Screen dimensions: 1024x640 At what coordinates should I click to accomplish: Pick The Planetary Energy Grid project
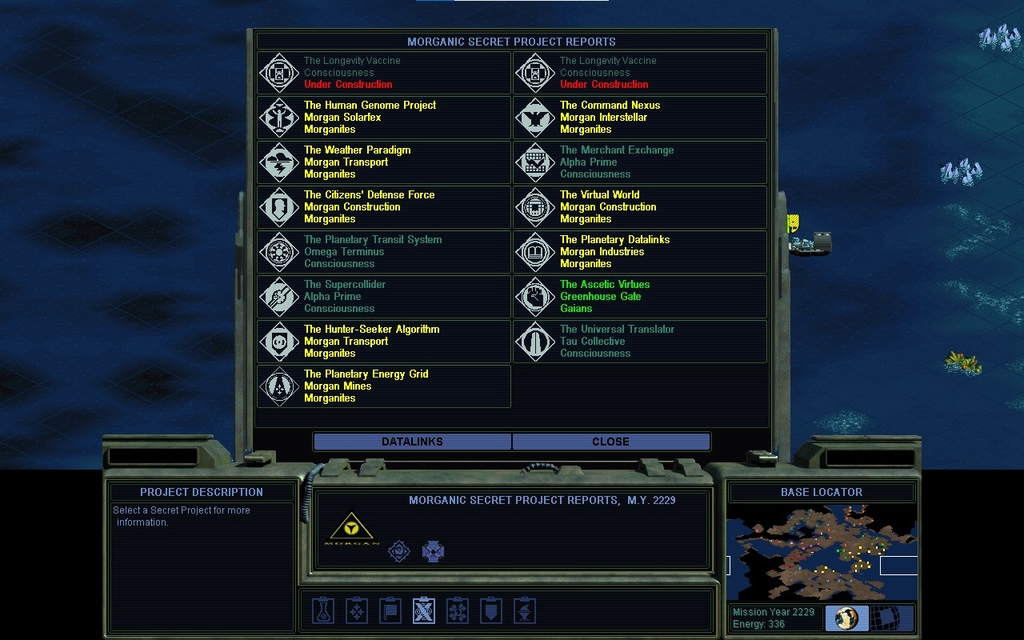tap(384, 386)
